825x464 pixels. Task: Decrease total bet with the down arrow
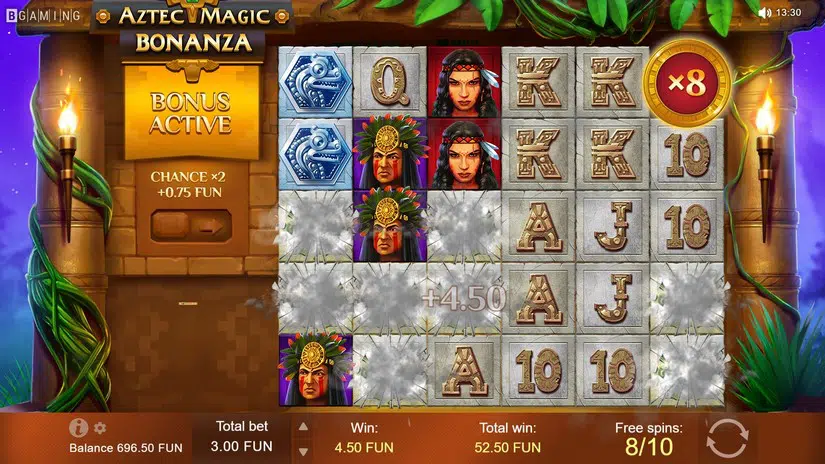[304, 449]
